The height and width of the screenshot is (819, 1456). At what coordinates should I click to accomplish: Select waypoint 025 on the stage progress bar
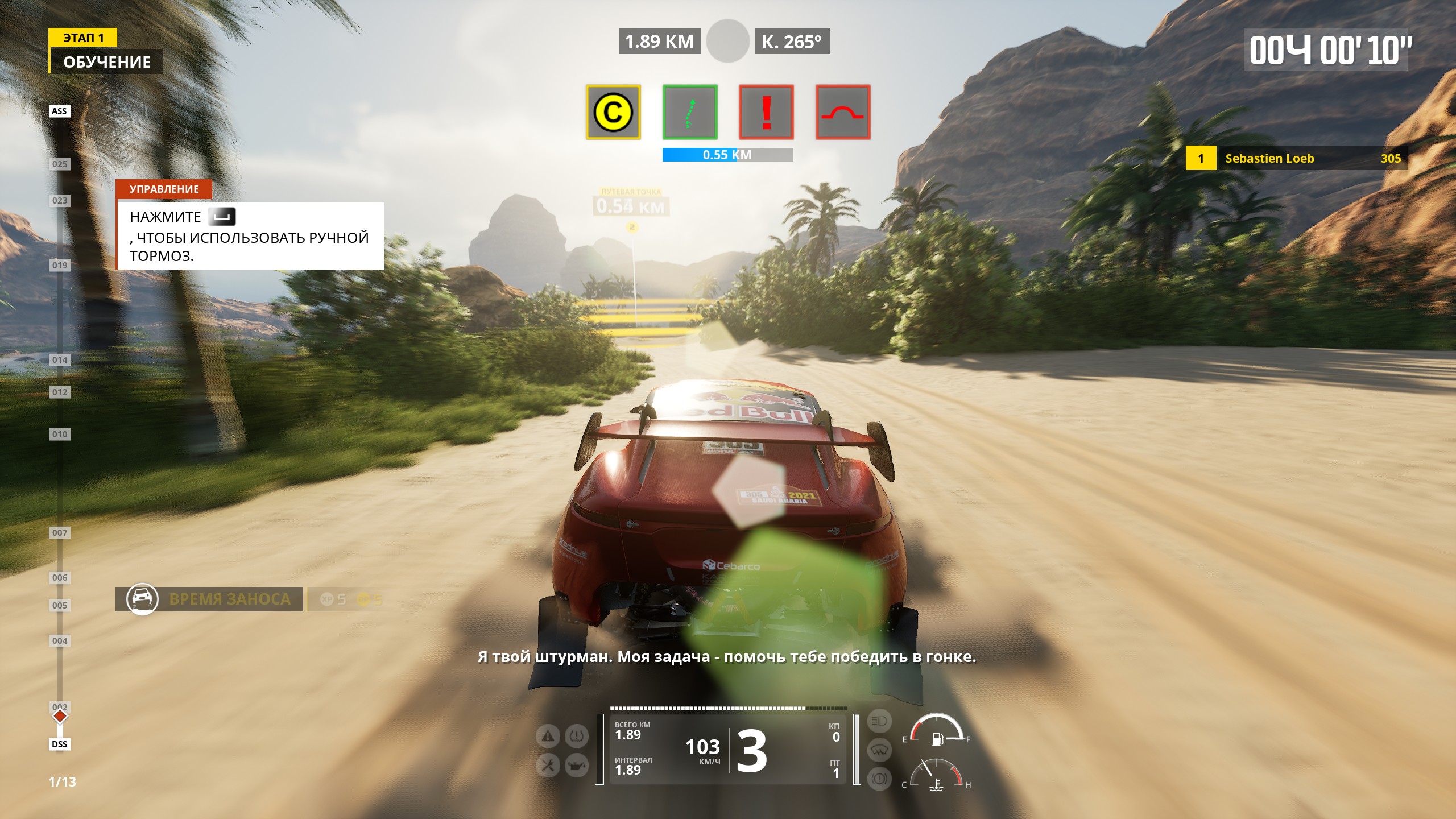60,164
